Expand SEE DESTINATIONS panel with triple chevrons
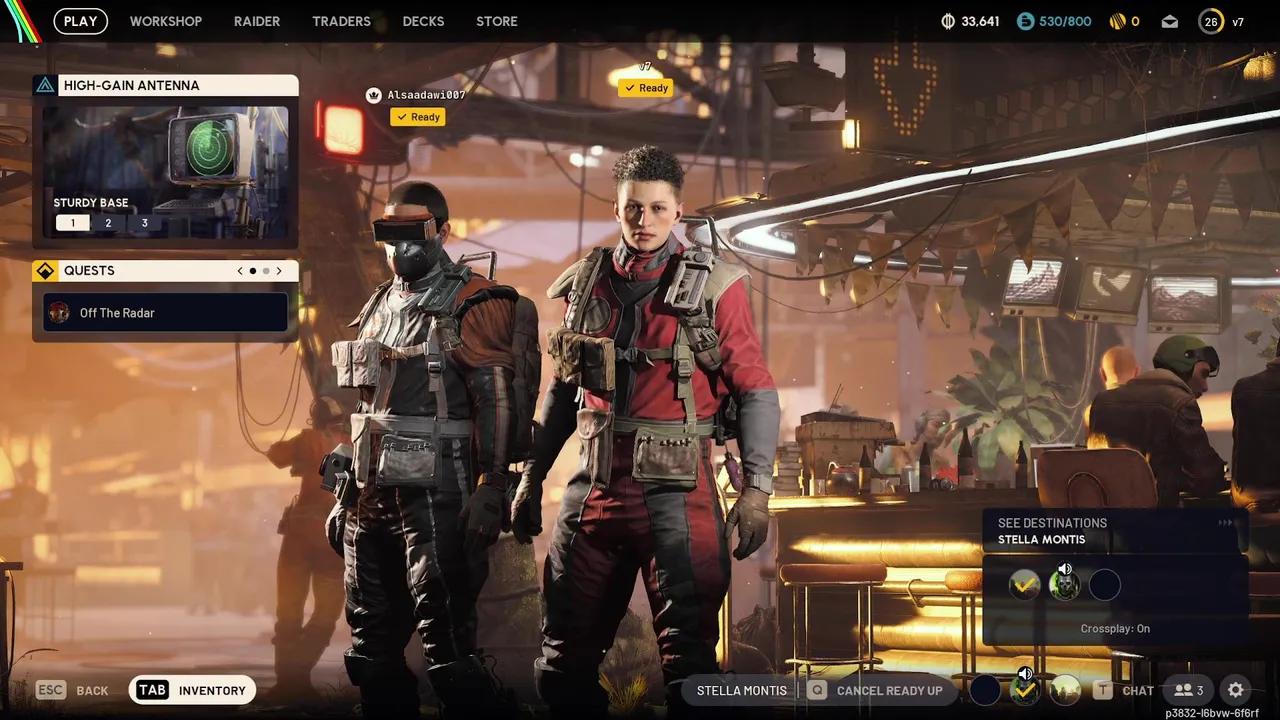This screenshot has height=720, width=1280. pyautogui.click(x=1226, y=523)
